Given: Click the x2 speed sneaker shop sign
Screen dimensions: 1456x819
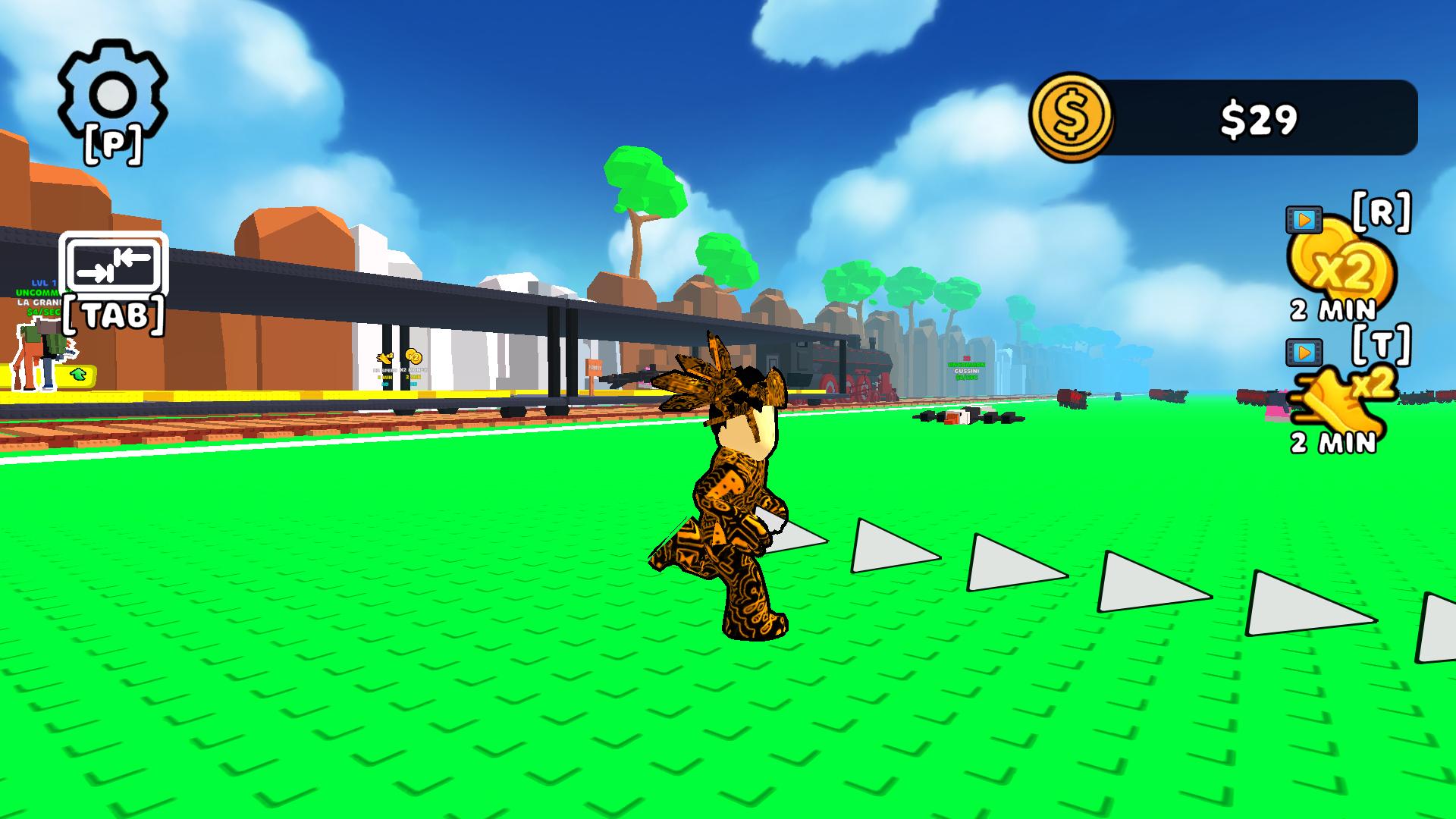Looking at the screenshot, I should pyautogui.click(x=384, y=356).
